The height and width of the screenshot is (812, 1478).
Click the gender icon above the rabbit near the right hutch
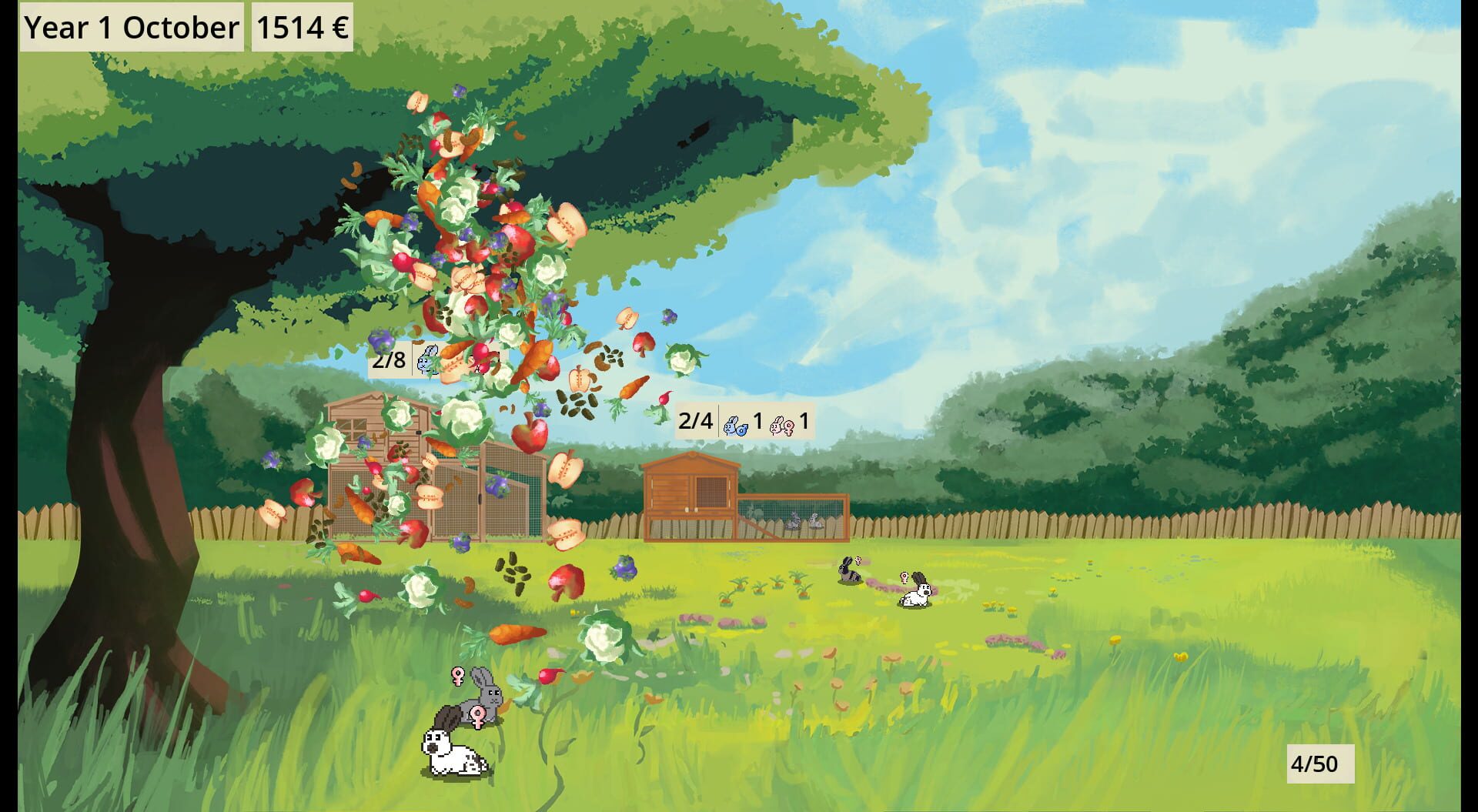[x=905, y=577]
